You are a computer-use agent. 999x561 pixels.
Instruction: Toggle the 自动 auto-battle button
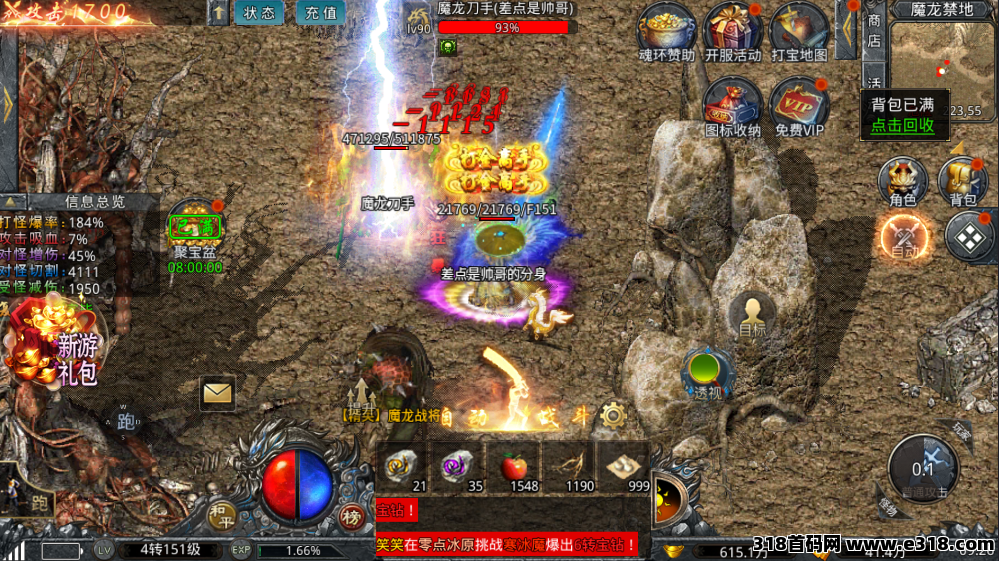coord(904,239)
